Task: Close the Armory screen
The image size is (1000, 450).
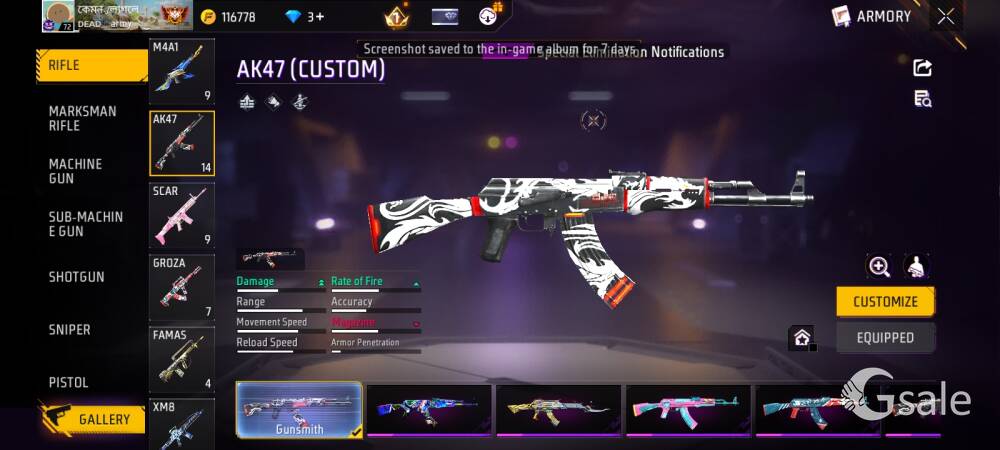Action: (x=945, y=16)
